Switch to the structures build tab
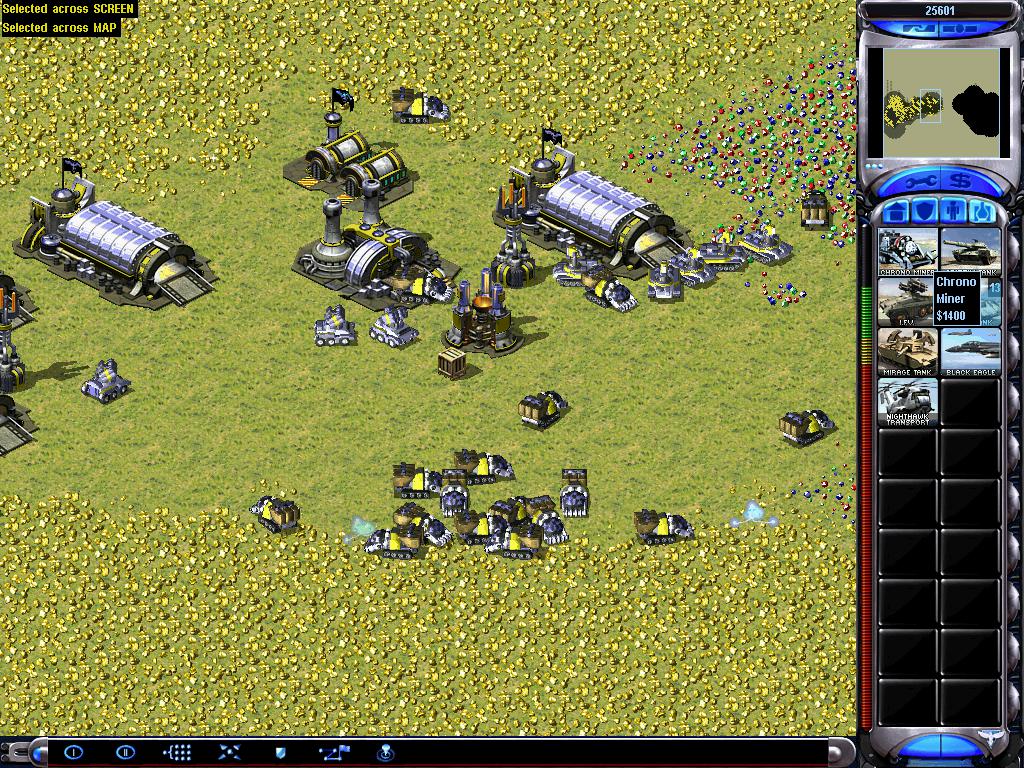1024x768 pixels. (896, 212)
